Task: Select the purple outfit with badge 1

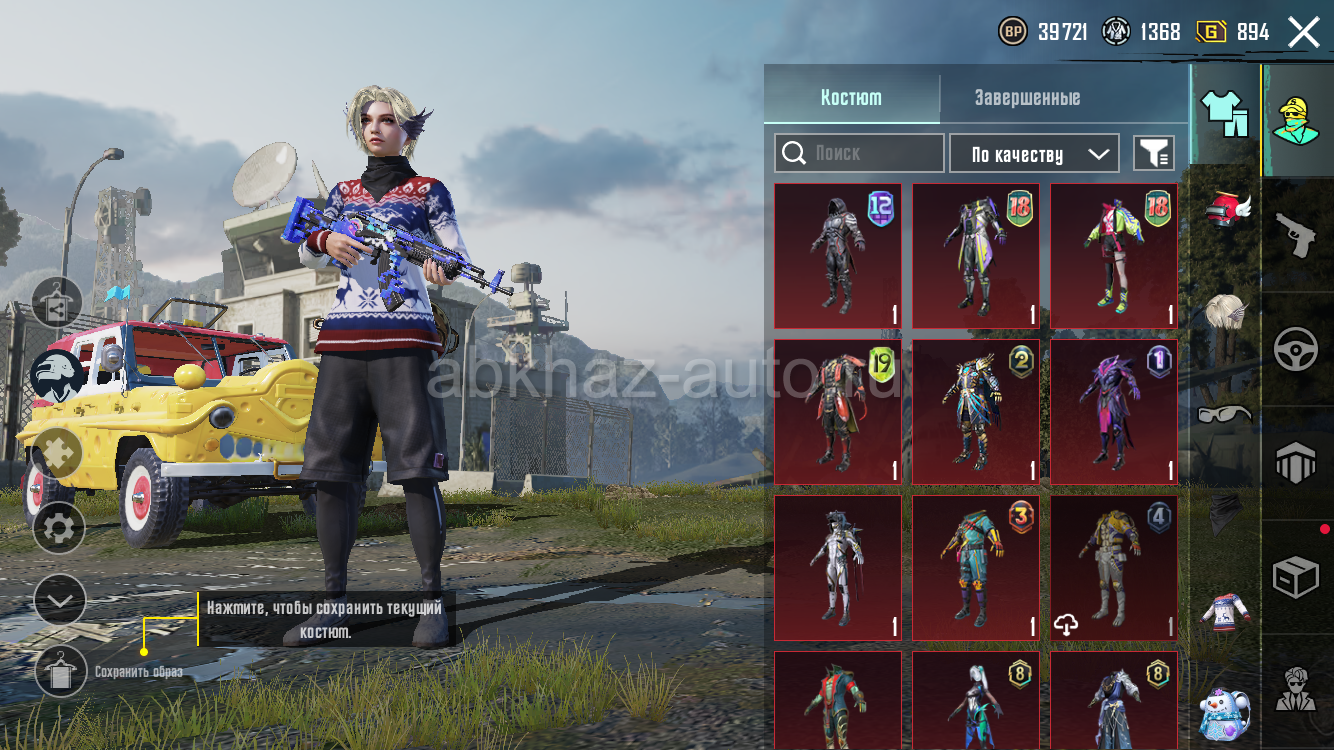Action: tap(1113, 412)
